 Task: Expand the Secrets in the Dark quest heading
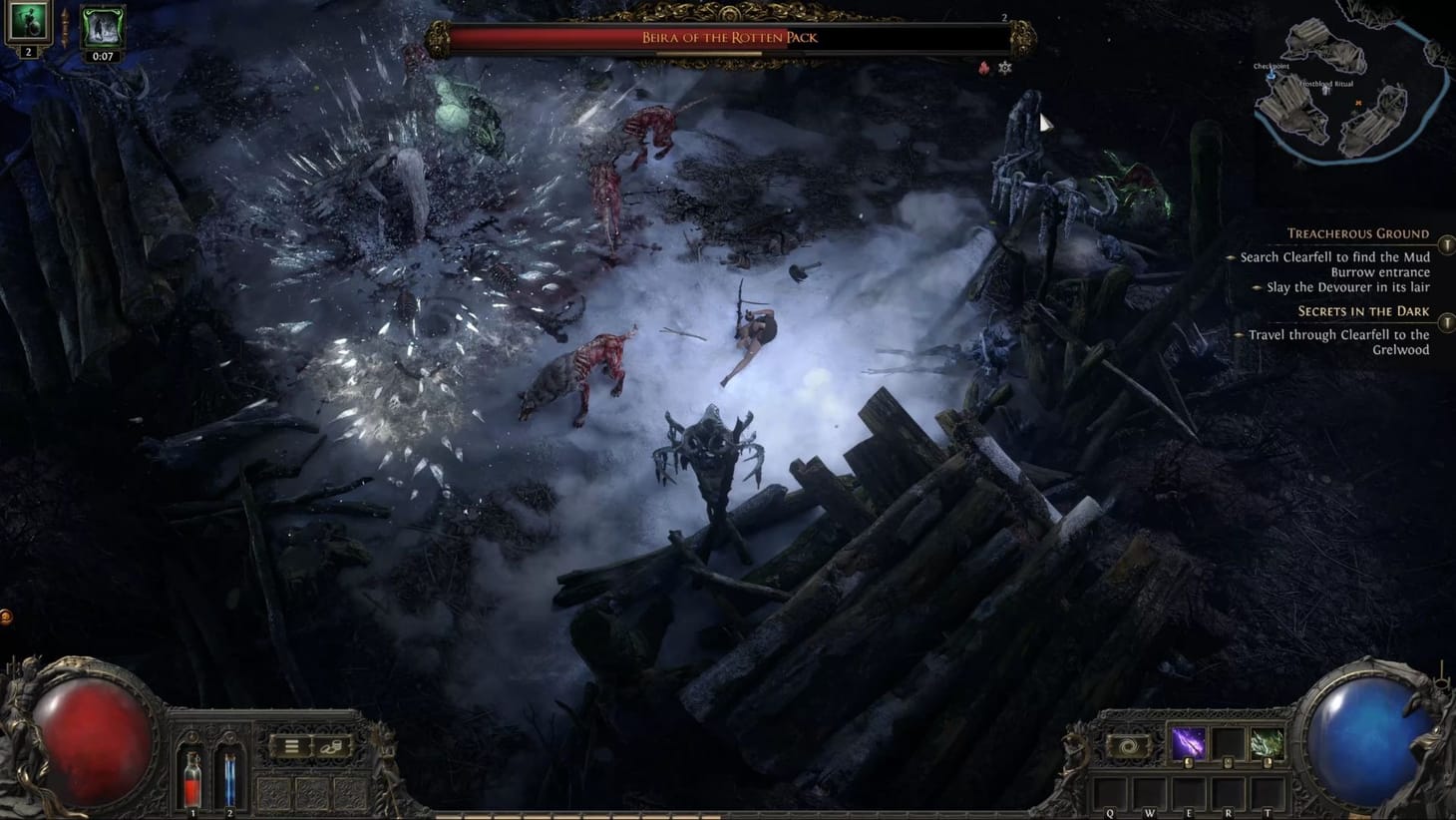pyautogui.click(x=1363, y=310)
